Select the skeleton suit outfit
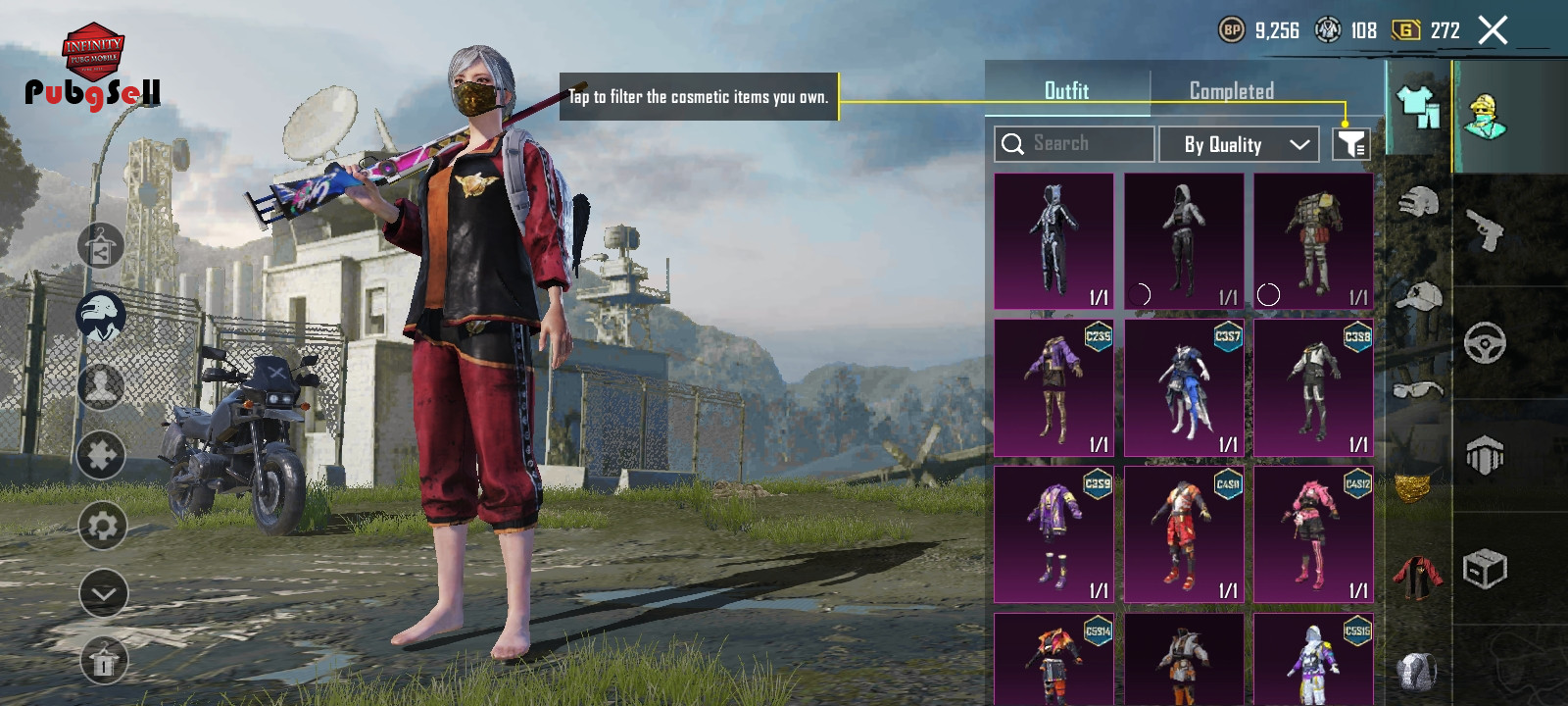 tap(1053, 241)
